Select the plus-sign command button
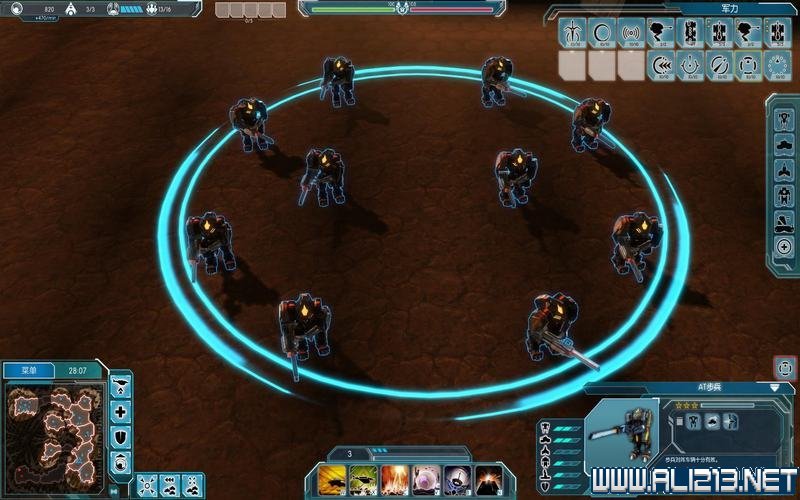This screenshot has width=800, height=500. [x=121, y=411]
